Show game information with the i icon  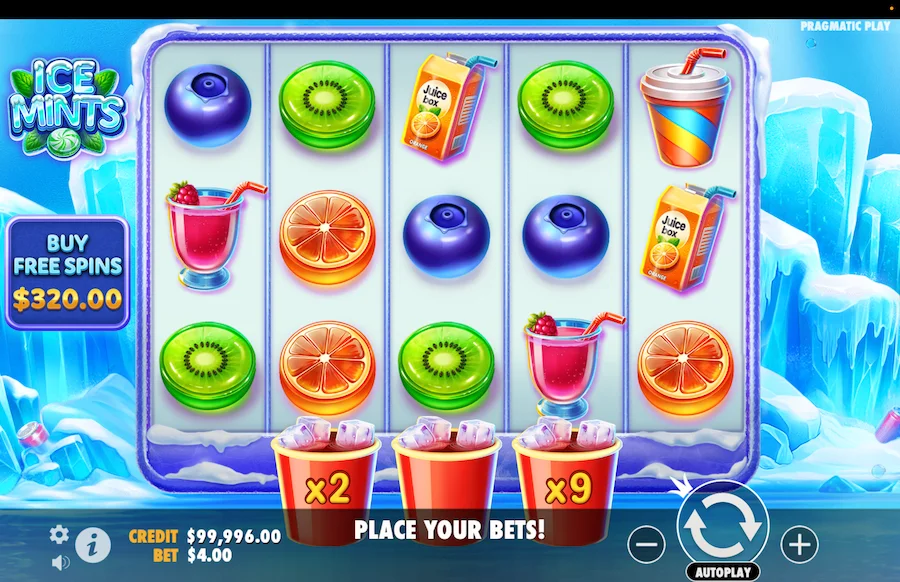[93, 543]
